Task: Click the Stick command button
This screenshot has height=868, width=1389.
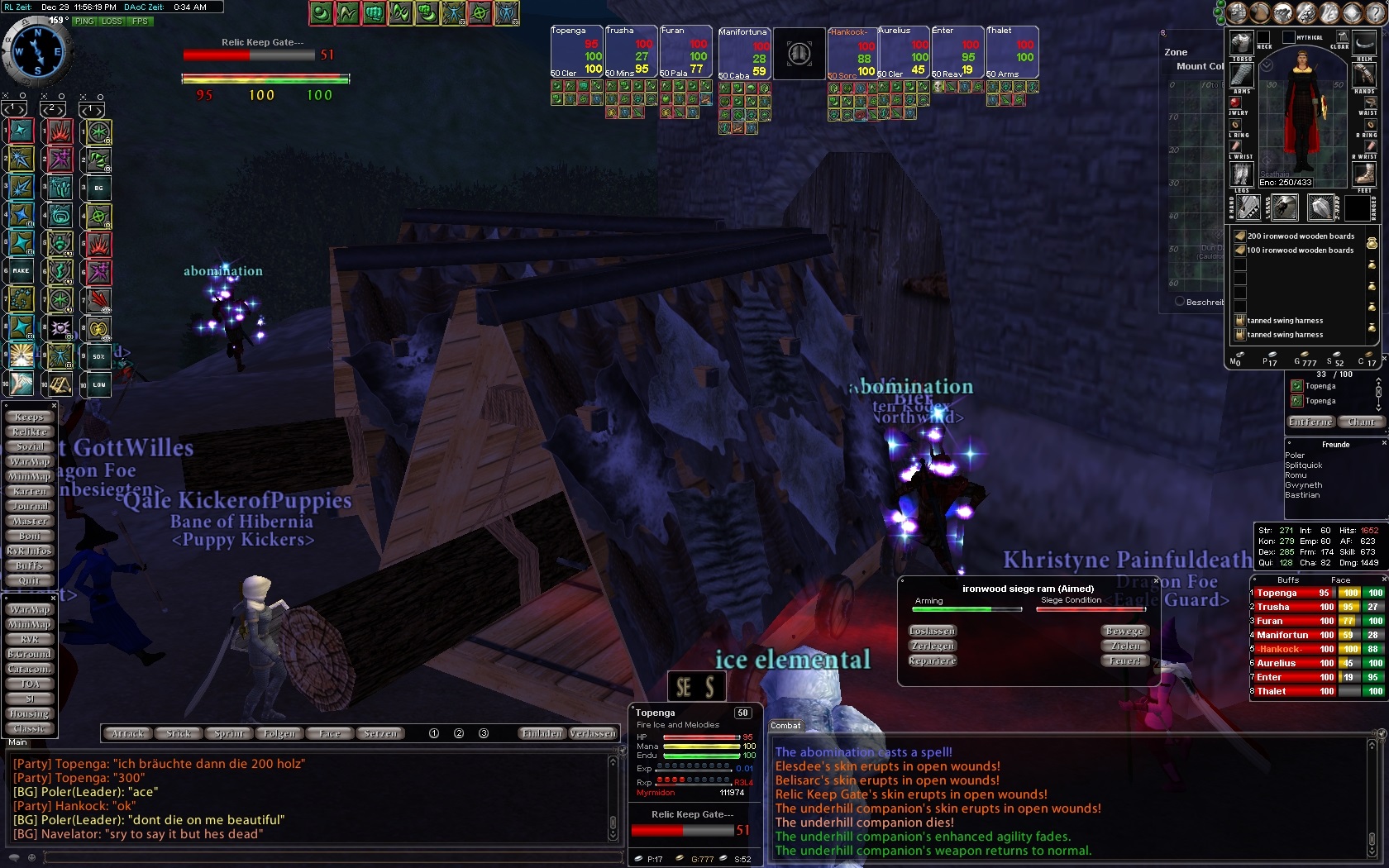Action: point(179,734)
